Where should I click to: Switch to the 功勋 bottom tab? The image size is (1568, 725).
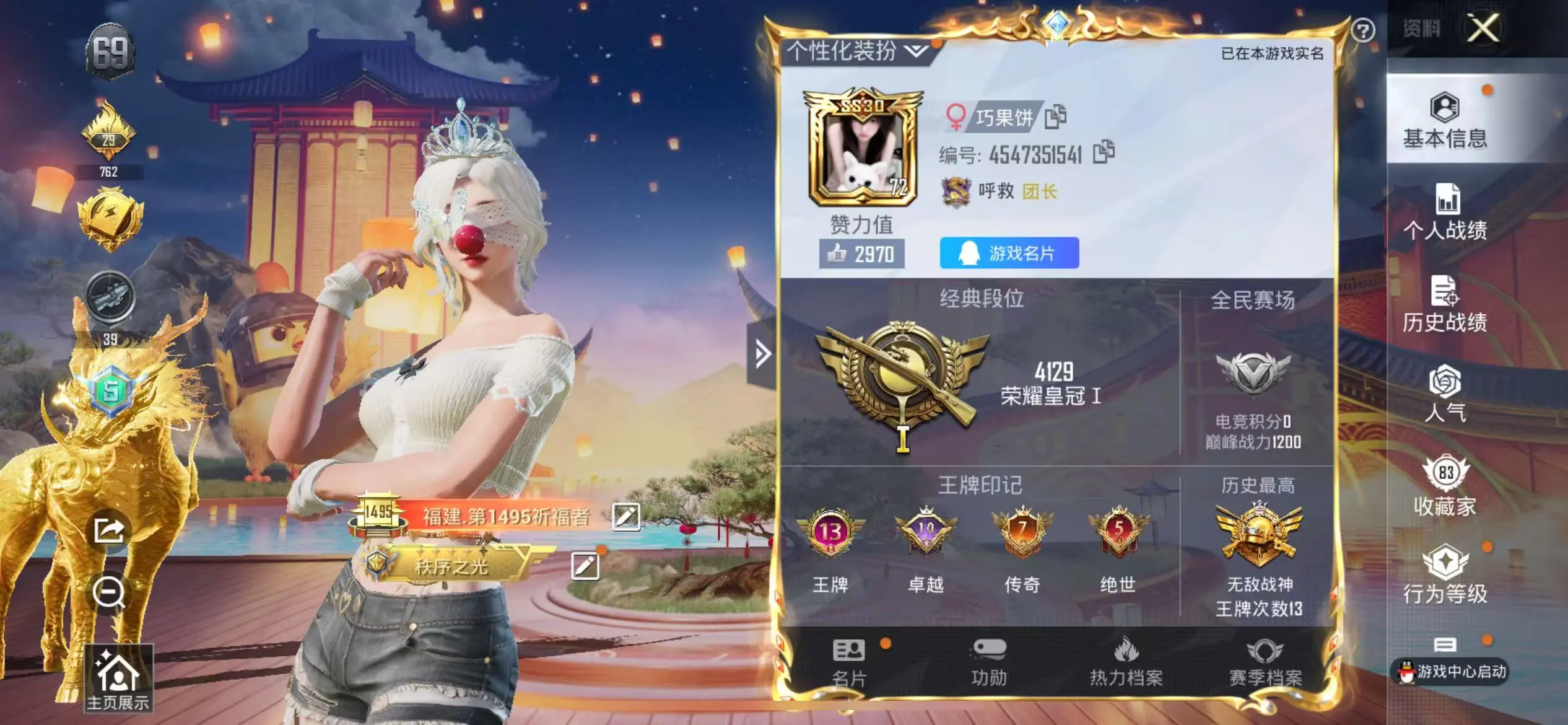[988, 663]
